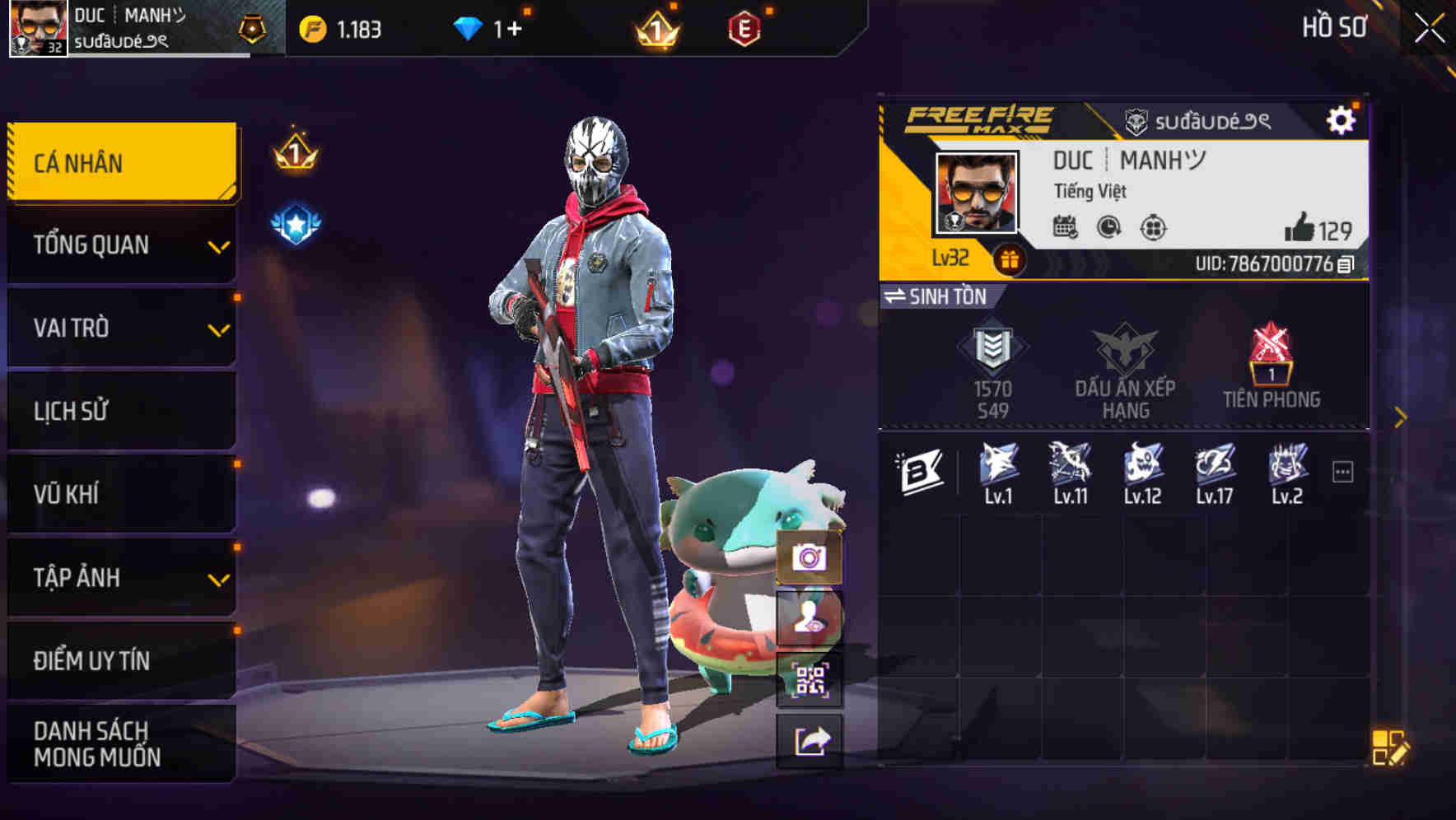Collapse the TẬP ẢNH section

pyautogui.click(x=120, y=578)
